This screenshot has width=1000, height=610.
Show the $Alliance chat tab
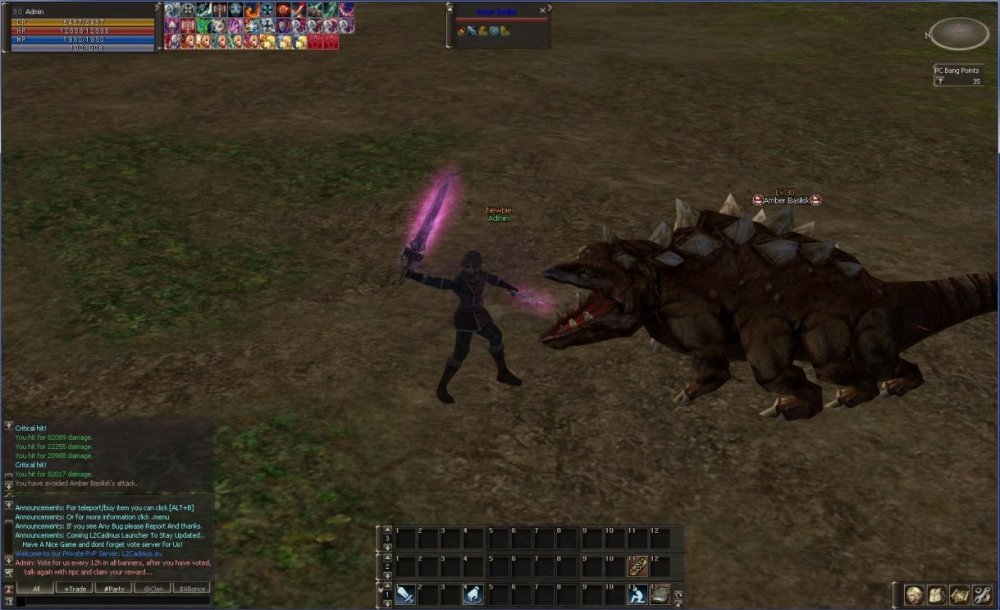[x=191, y=589]
